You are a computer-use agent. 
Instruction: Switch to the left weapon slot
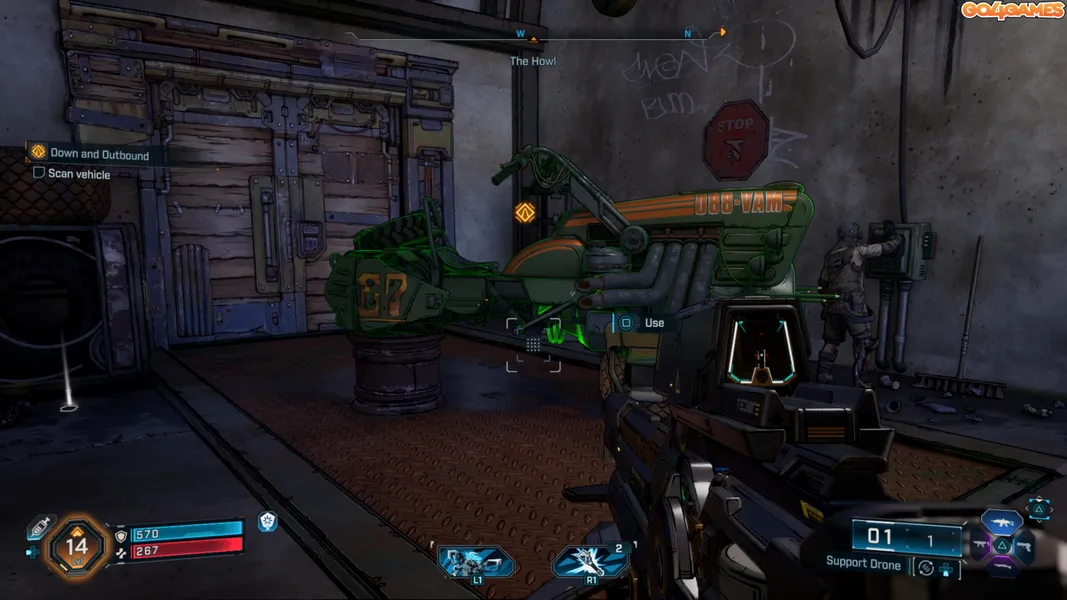pos(980,546)
